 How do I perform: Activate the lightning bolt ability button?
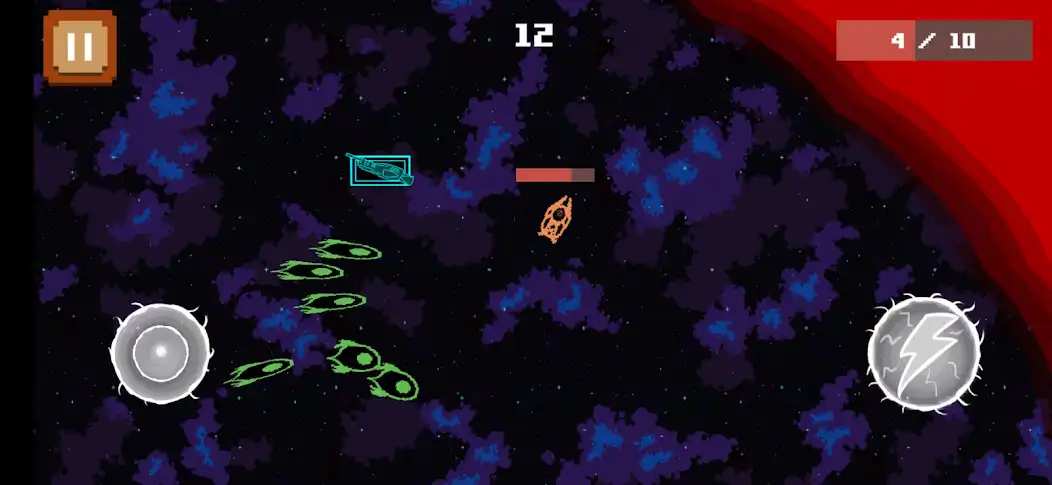[922, 353]
